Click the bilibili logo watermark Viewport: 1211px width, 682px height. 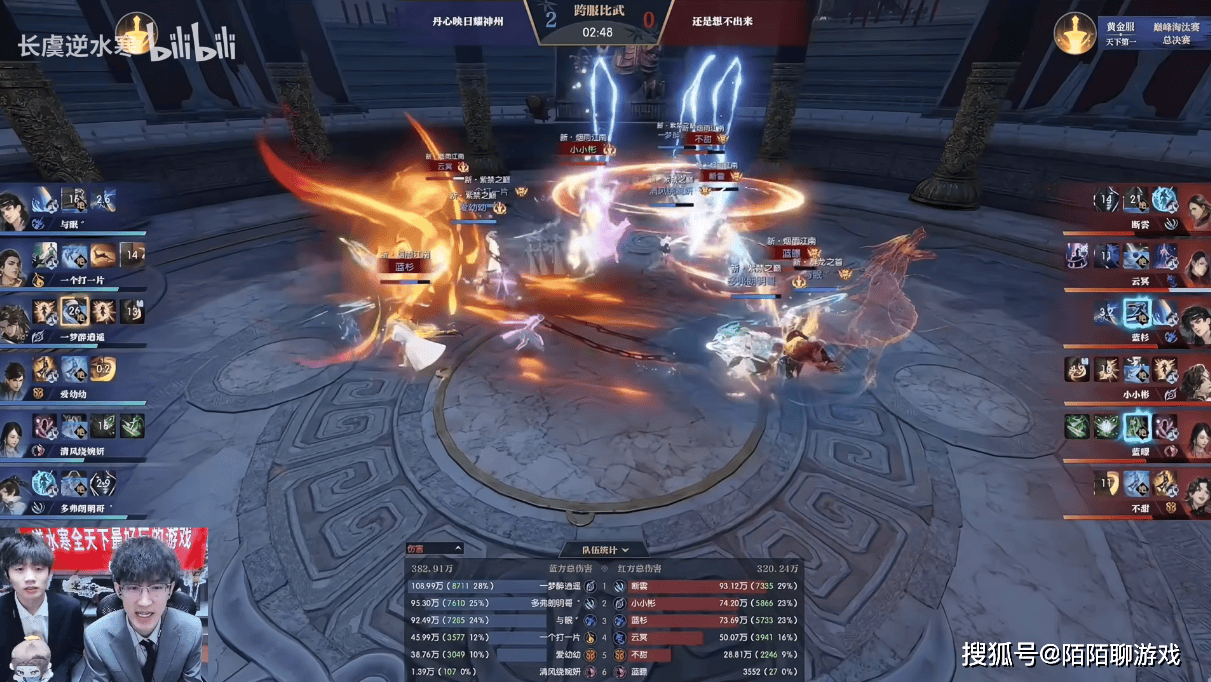[193, 46]
